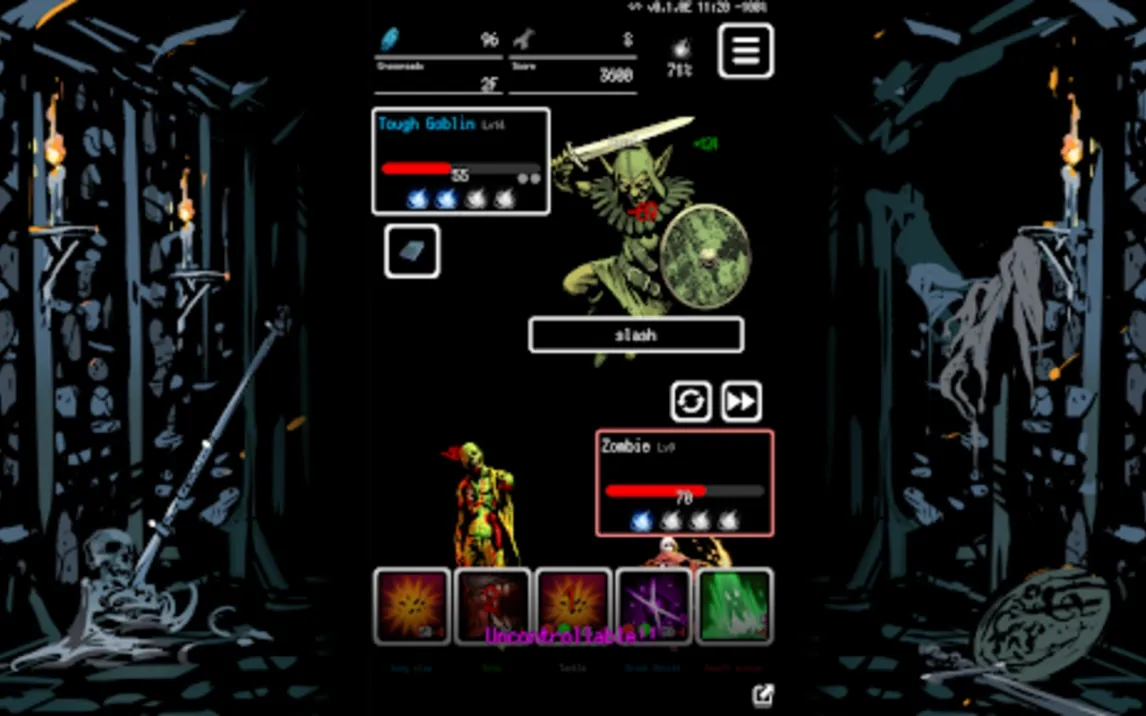Use the purple crossed-slash Break Shield skill
Viewport: 1146px width, 716px height.
point(654,605)
